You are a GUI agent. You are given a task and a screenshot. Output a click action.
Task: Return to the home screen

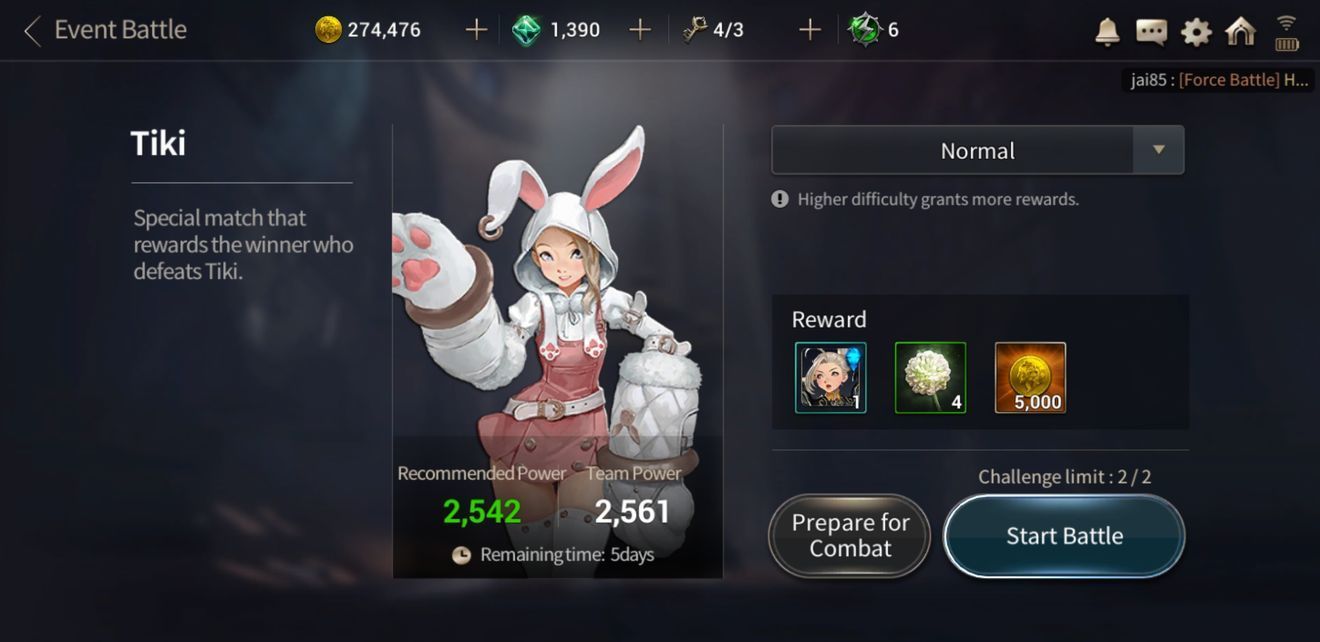1240,32
